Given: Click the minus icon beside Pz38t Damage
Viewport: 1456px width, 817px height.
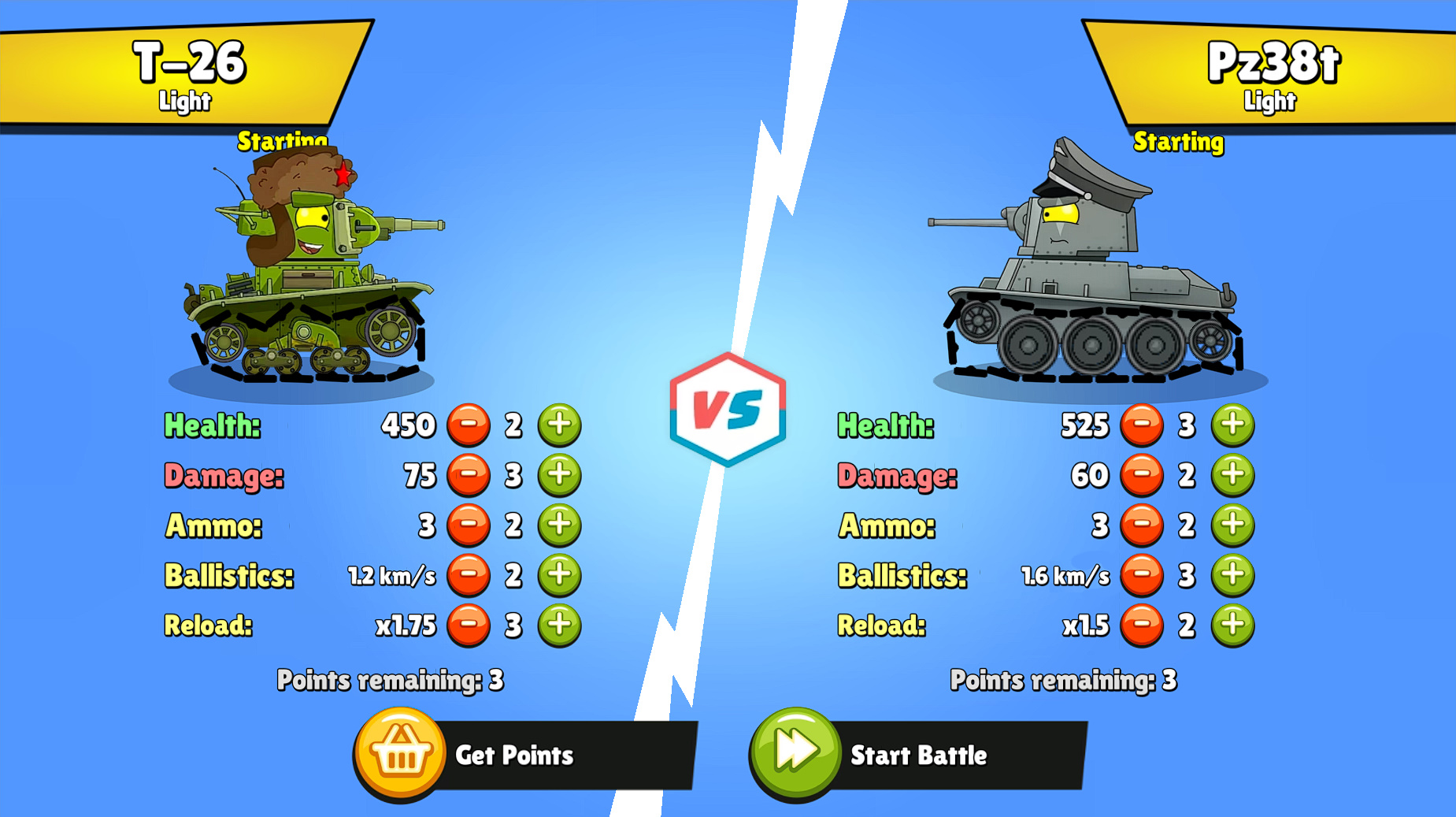Looking at the screenshot, I should 1143,475.
